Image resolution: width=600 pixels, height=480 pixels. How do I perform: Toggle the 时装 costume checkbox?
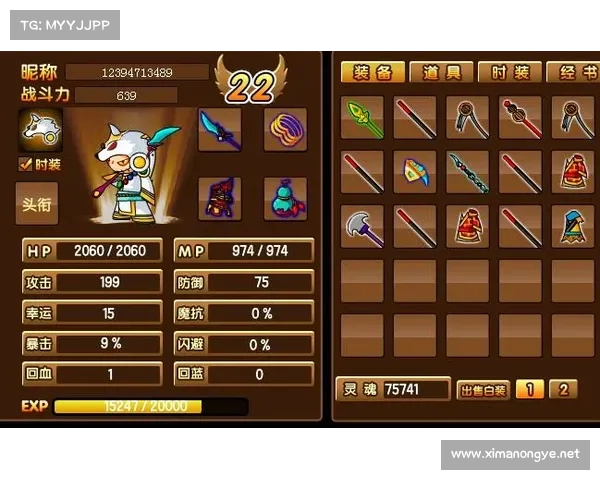(x=26, y=165)
